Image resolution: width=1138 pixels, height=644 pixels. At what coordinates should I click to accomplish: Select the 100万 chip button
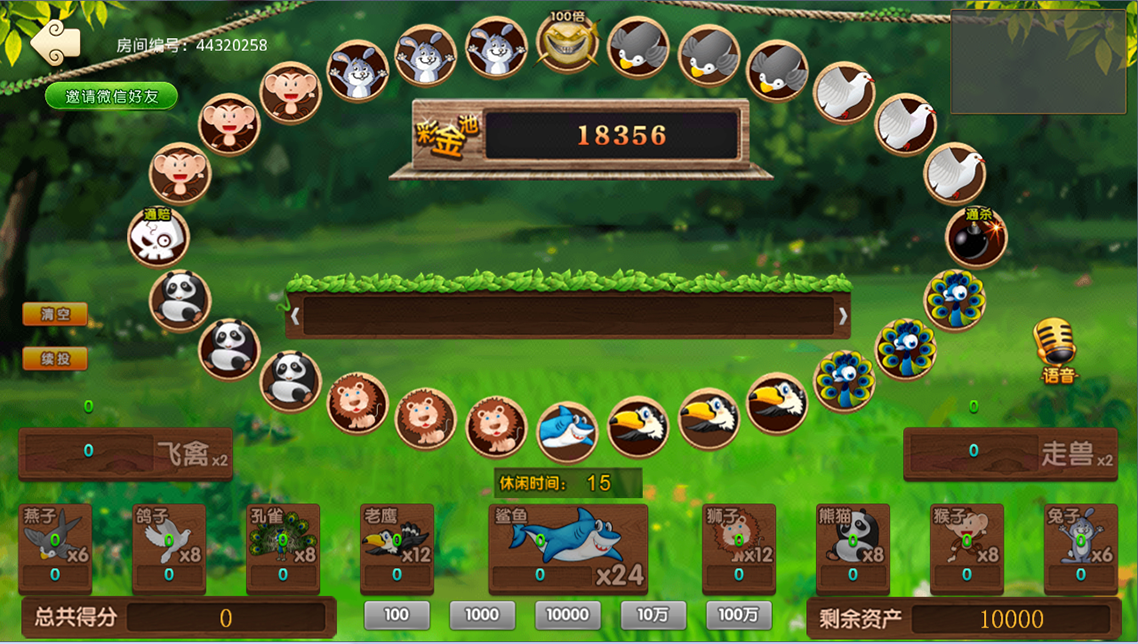pos(739,615)
